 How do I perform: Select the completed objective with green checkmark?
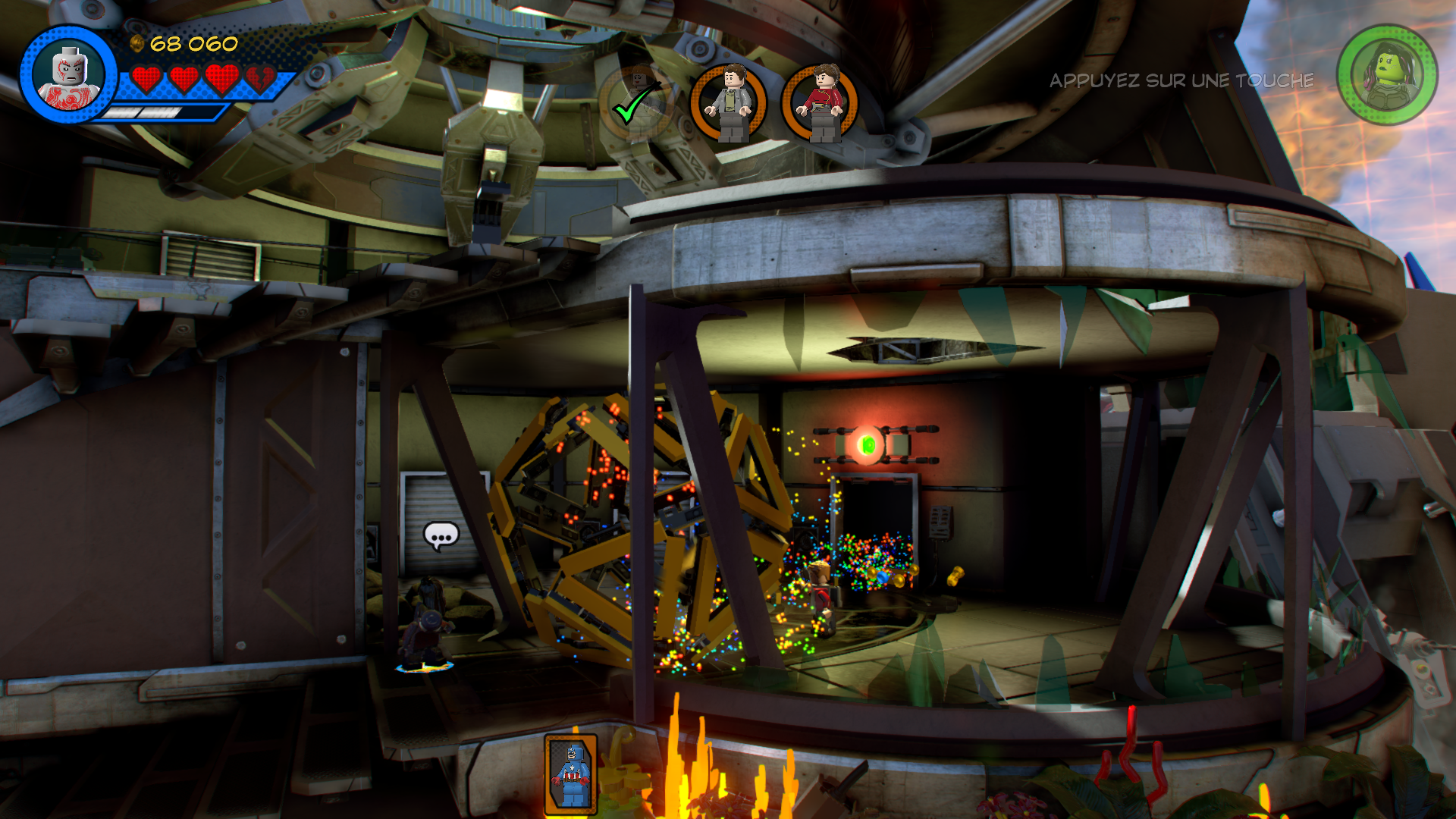tap(637, 103)
